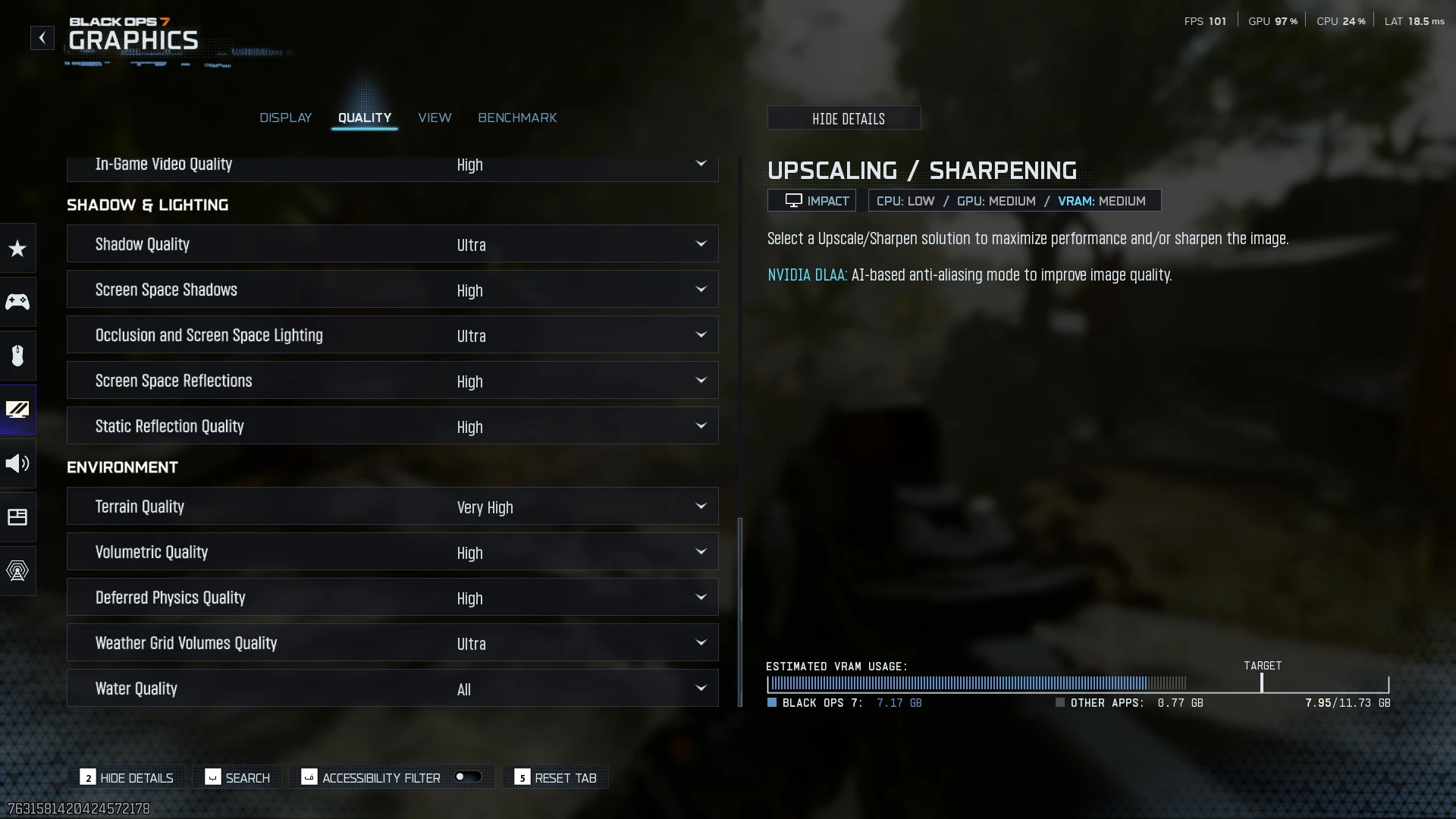Open the Search option in bottom bar
This screenshot has height=819, width=1456.
(237, 778)
